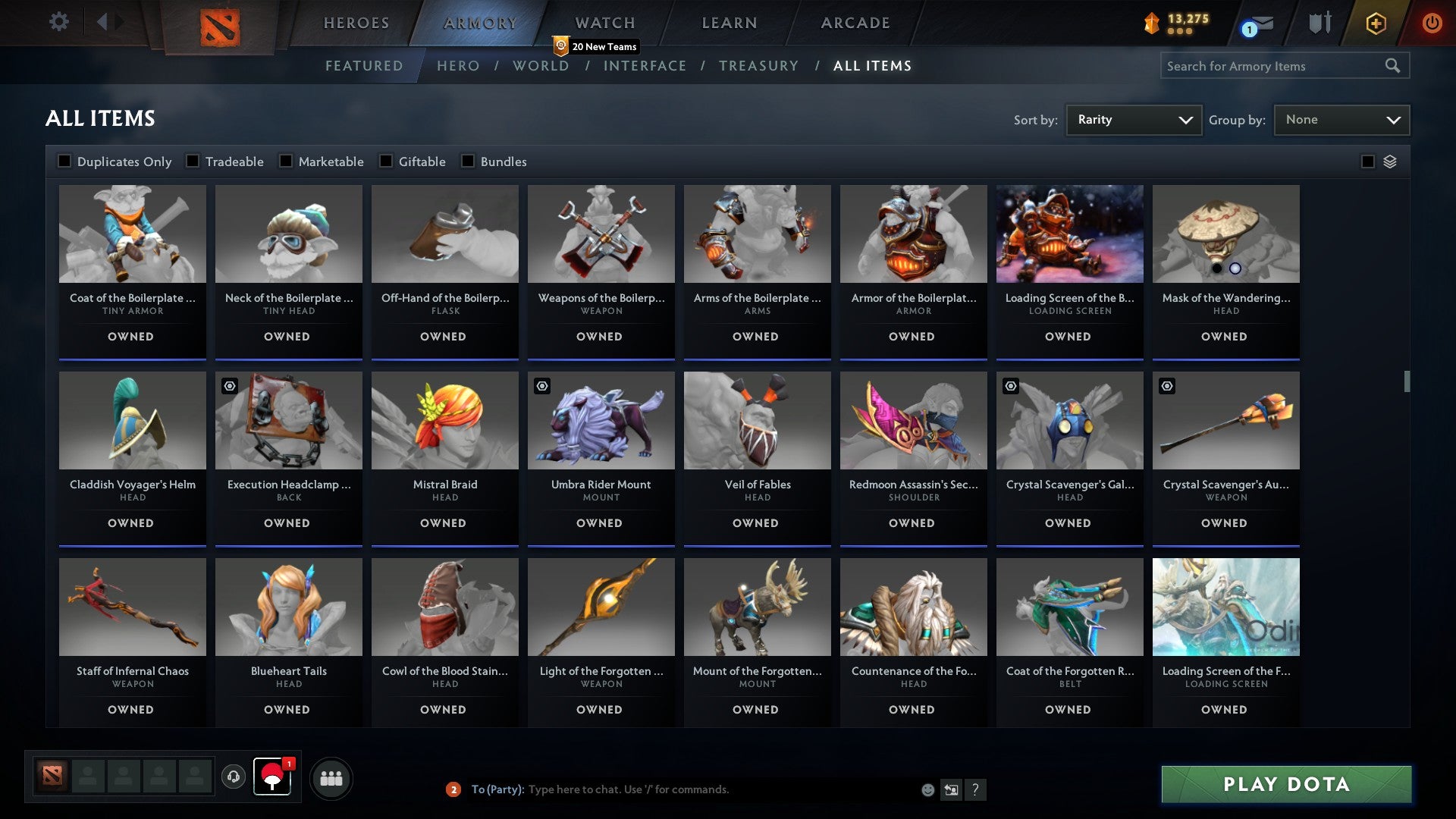This screenshot has width=1456, height=819.
Task: Open the Group by None dropdown
Action: tap(1341, 119)
